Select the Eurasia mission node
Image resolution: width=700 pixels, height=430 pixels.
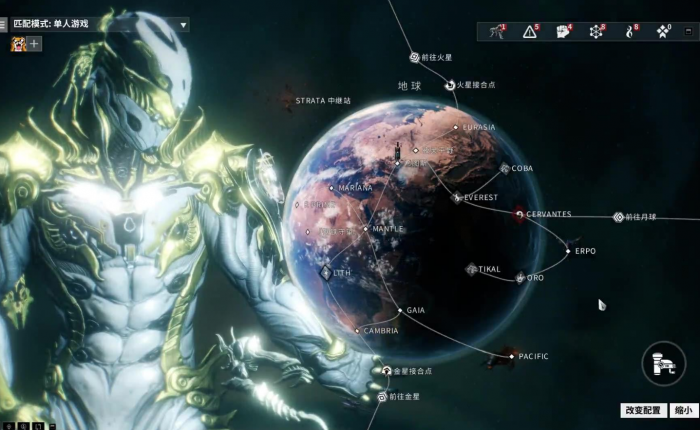(454, 127)
